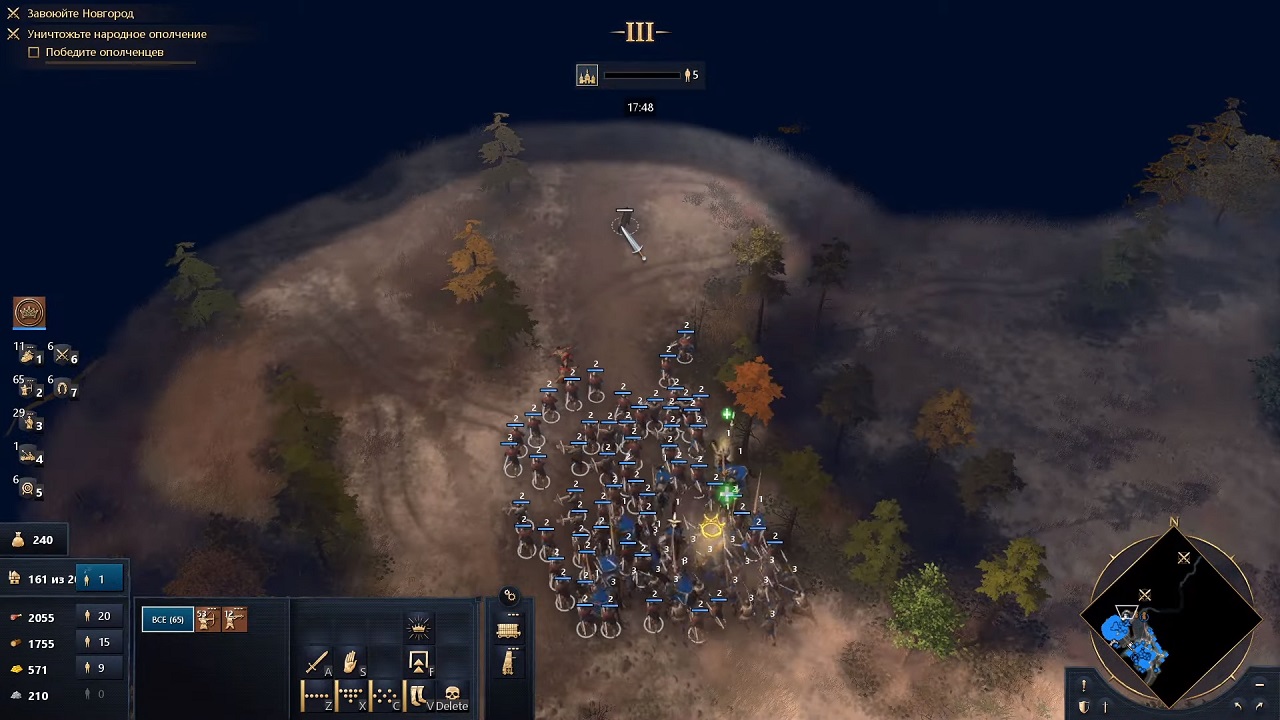The image size is (1280, 720).
Task: Toggle the glowing crown ability icon
Action: [418, 628]
